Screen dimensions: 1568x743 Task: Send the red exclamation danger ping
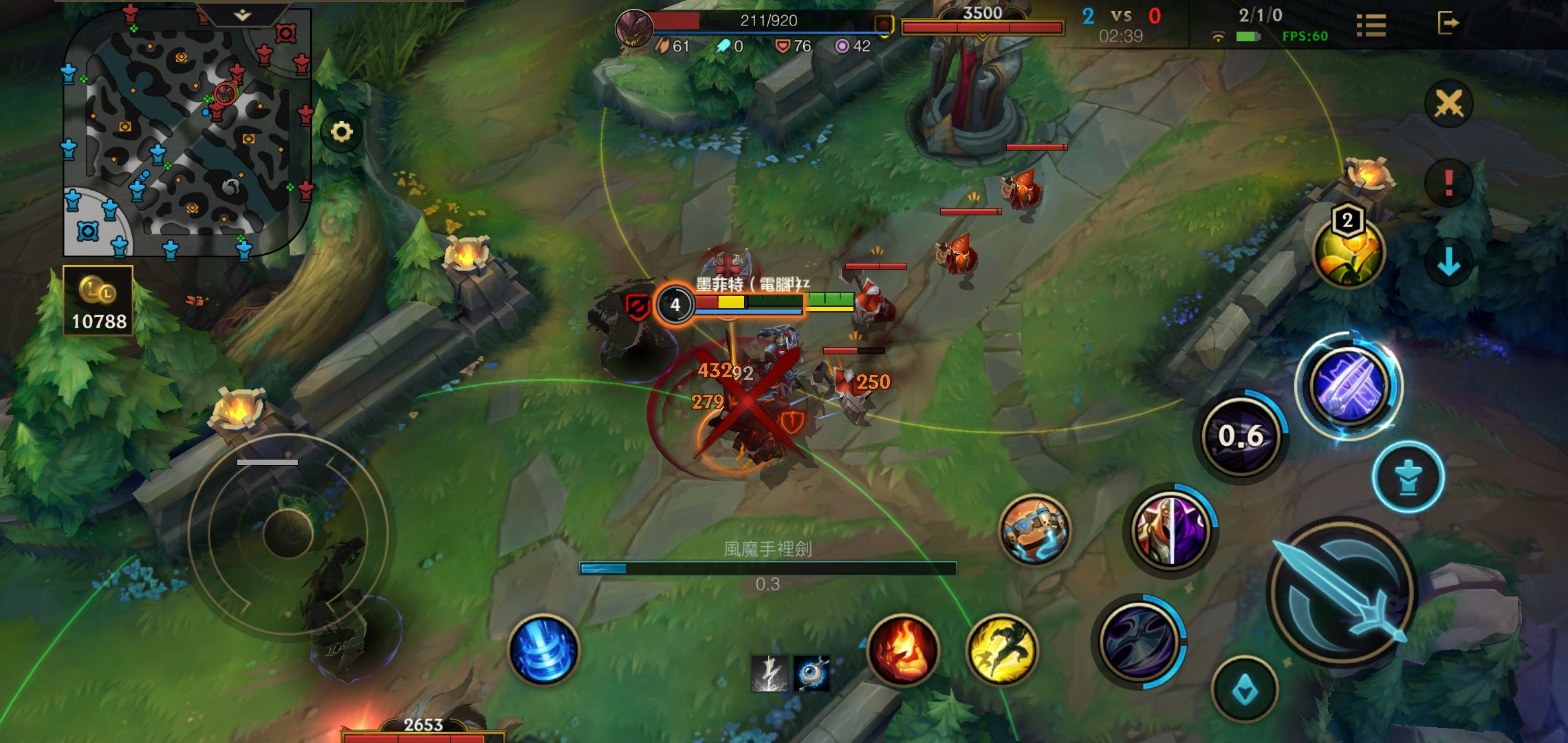[x=1448, y=183]
